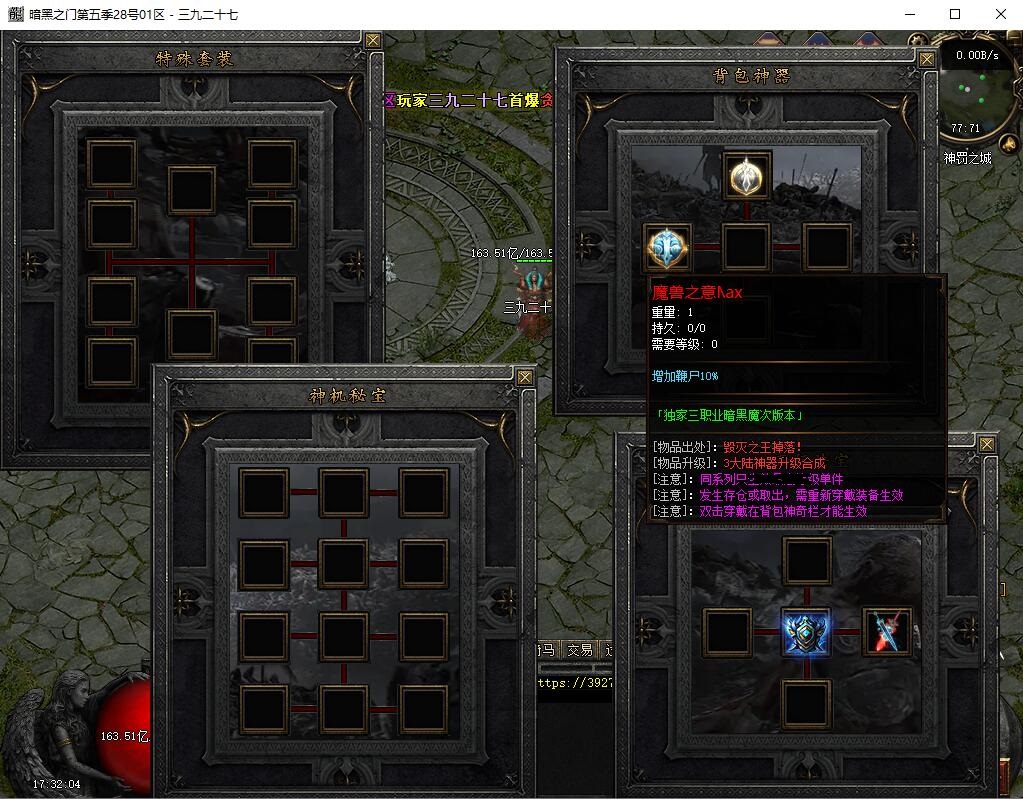The height and width of the screenshot is (799, 1023).
Task: Select the red and blue sword slot
Action: [x=887, y=632]
